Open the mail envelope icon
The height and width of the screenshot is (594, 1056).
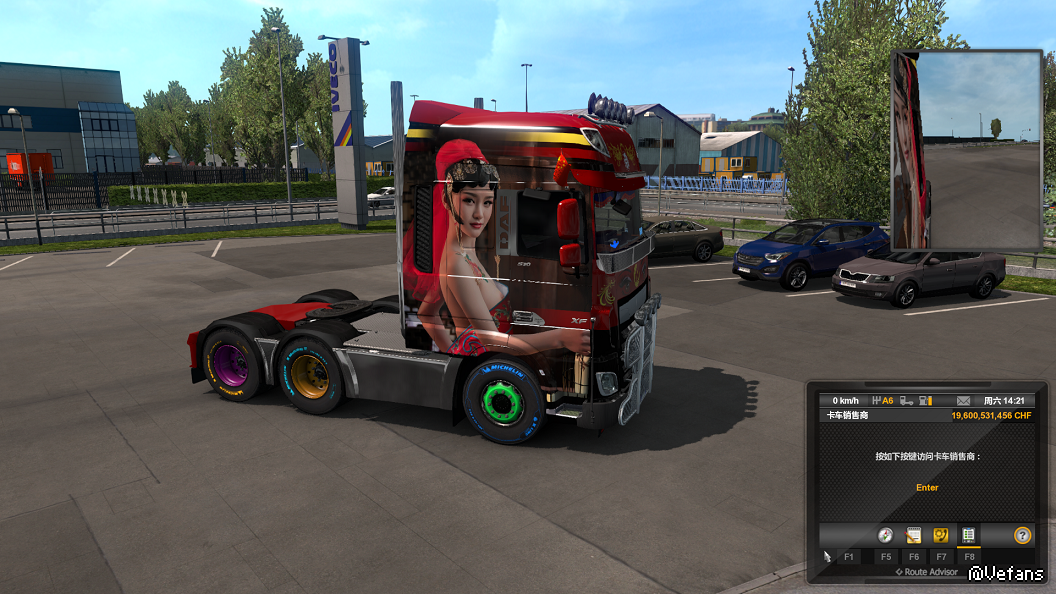(964, 400)
